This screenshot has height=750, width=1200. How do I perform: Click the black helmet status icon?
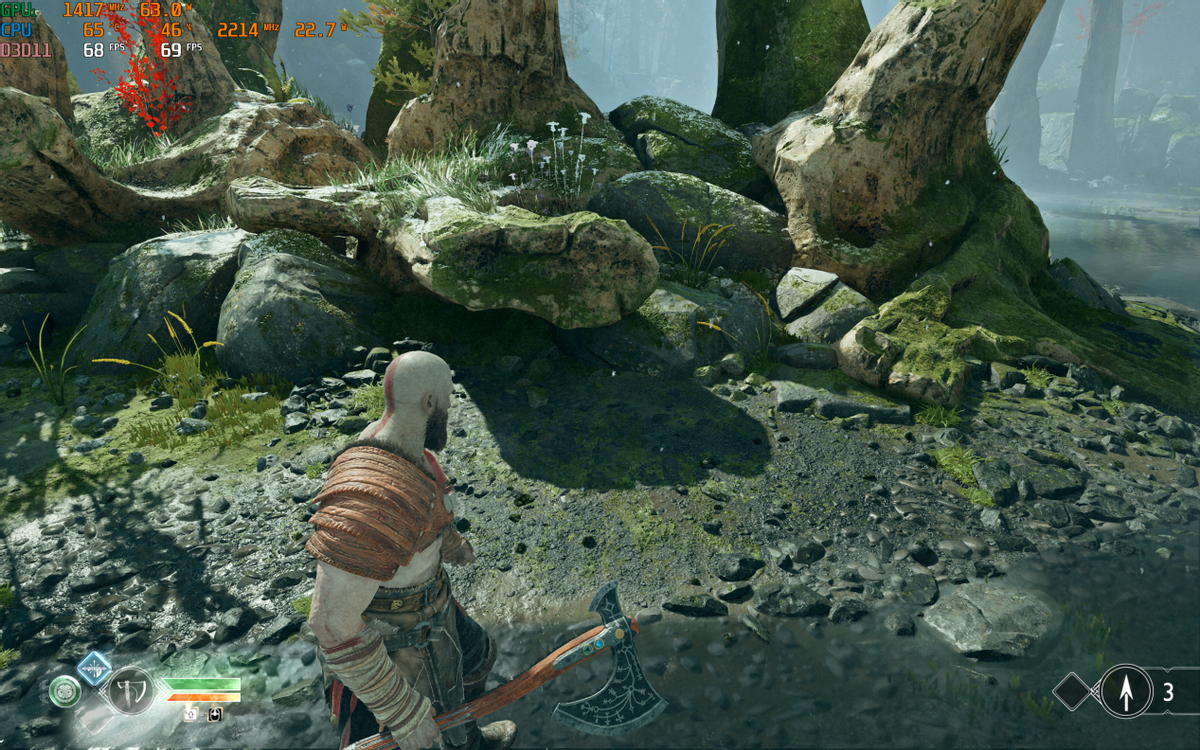click(x=215, y=715)
